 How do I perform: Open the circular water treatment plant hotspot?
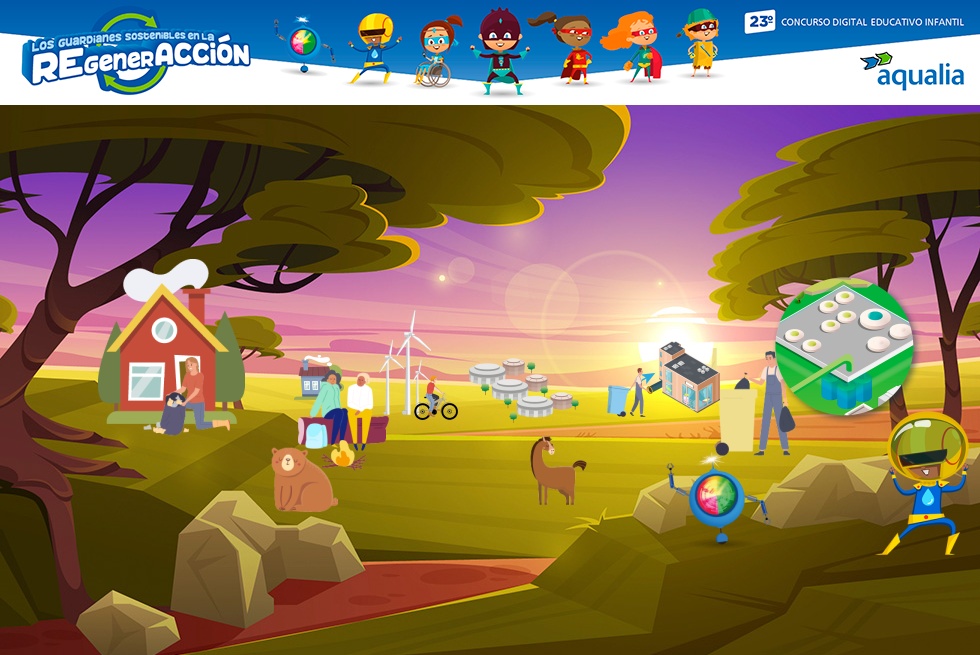tap(844, 346)
